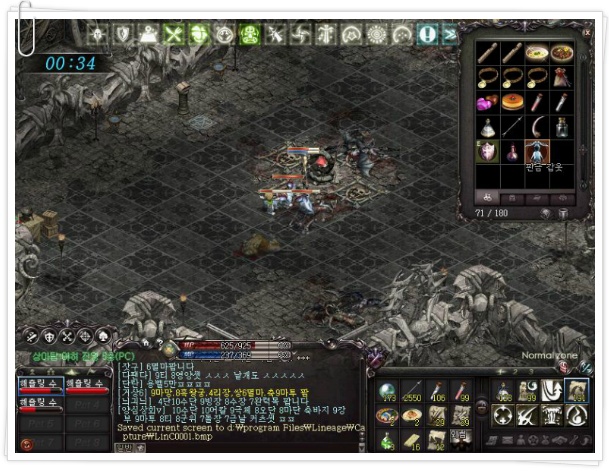Use the hotbar slot showing 106
Screen dimensions: 609x471
(x=437, y=392)
